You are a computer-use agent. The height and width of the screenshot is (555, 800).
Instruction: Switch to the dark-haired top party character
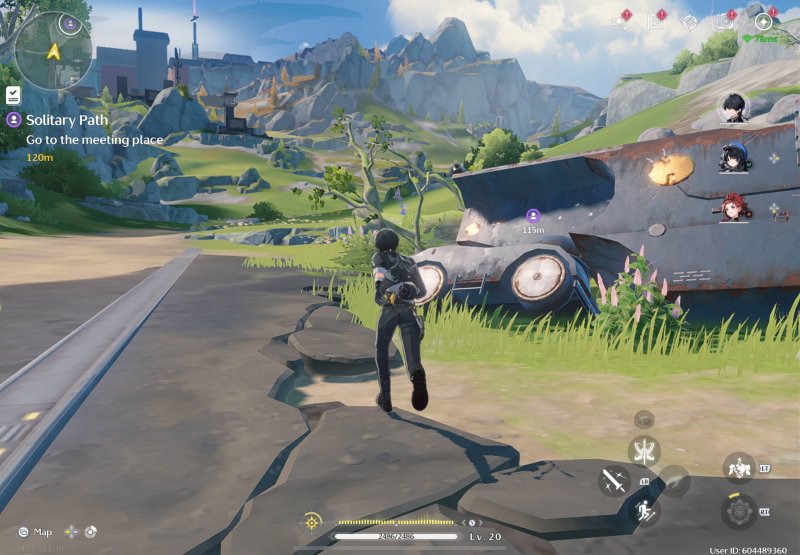[735, 107]
